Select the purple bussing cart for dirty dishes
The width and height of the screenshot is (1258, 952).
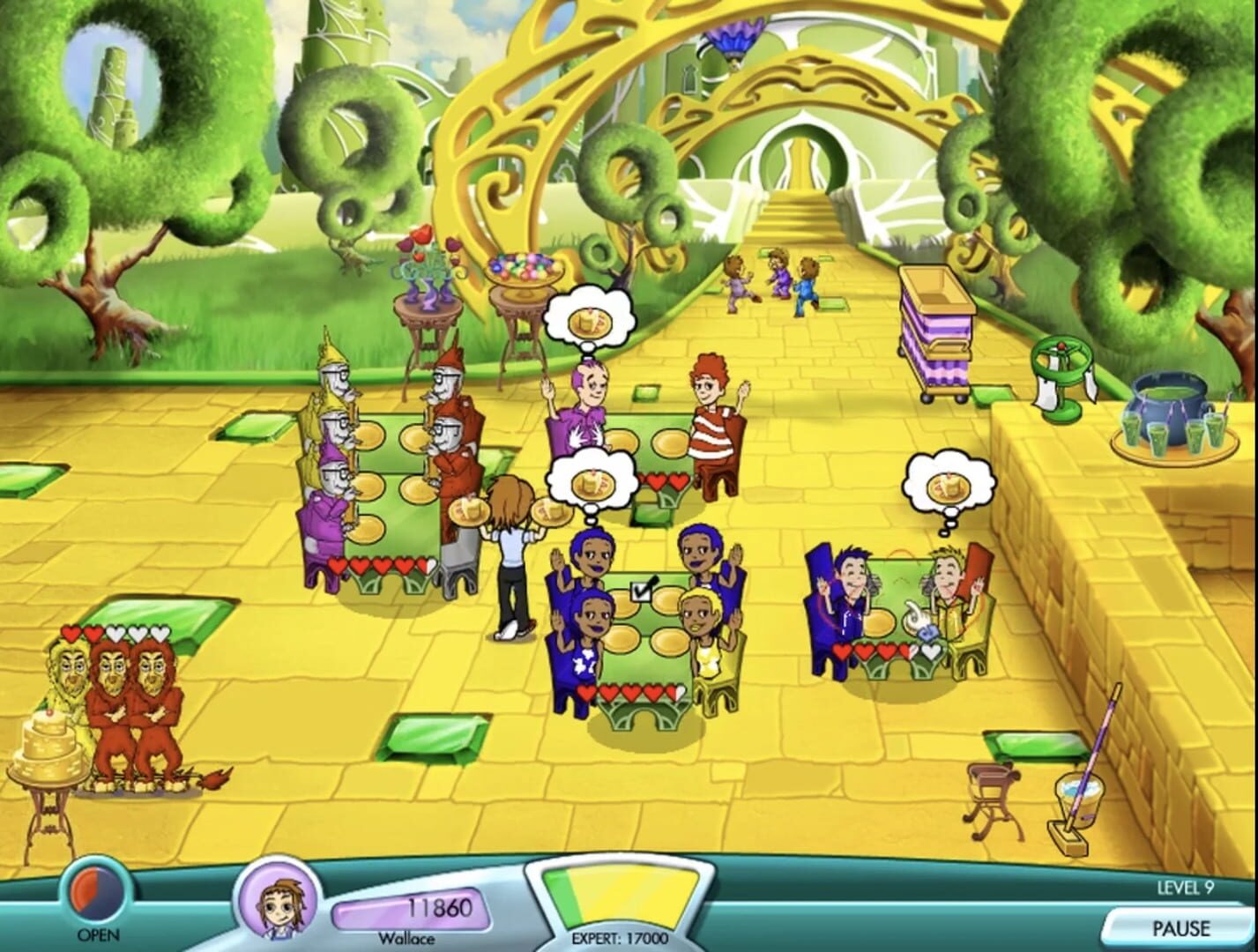pos(939,326)
